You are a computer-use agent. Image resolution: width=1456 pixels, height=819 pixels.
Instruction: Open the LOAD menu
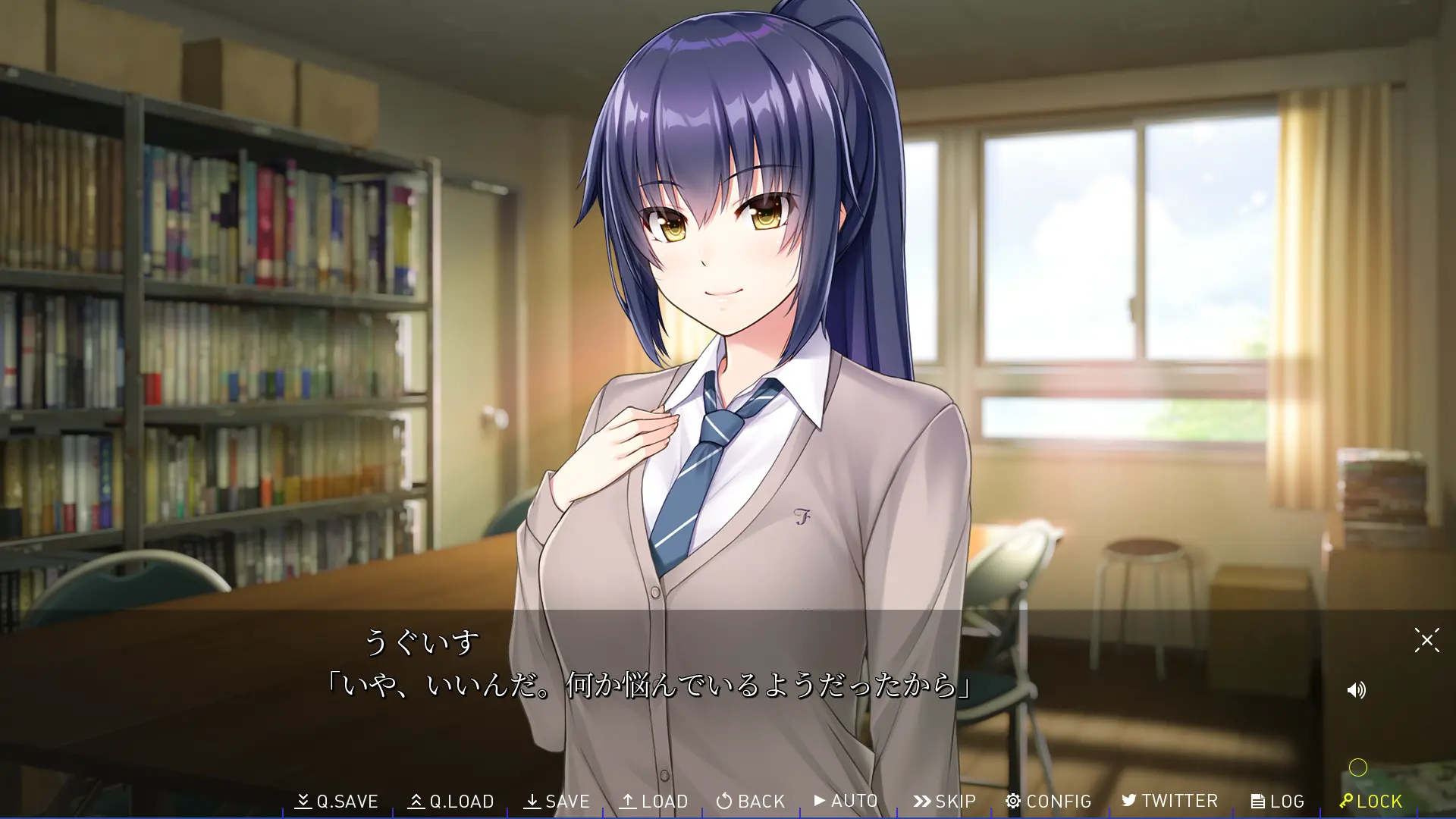pyautogui.click(x=653, y=801)
